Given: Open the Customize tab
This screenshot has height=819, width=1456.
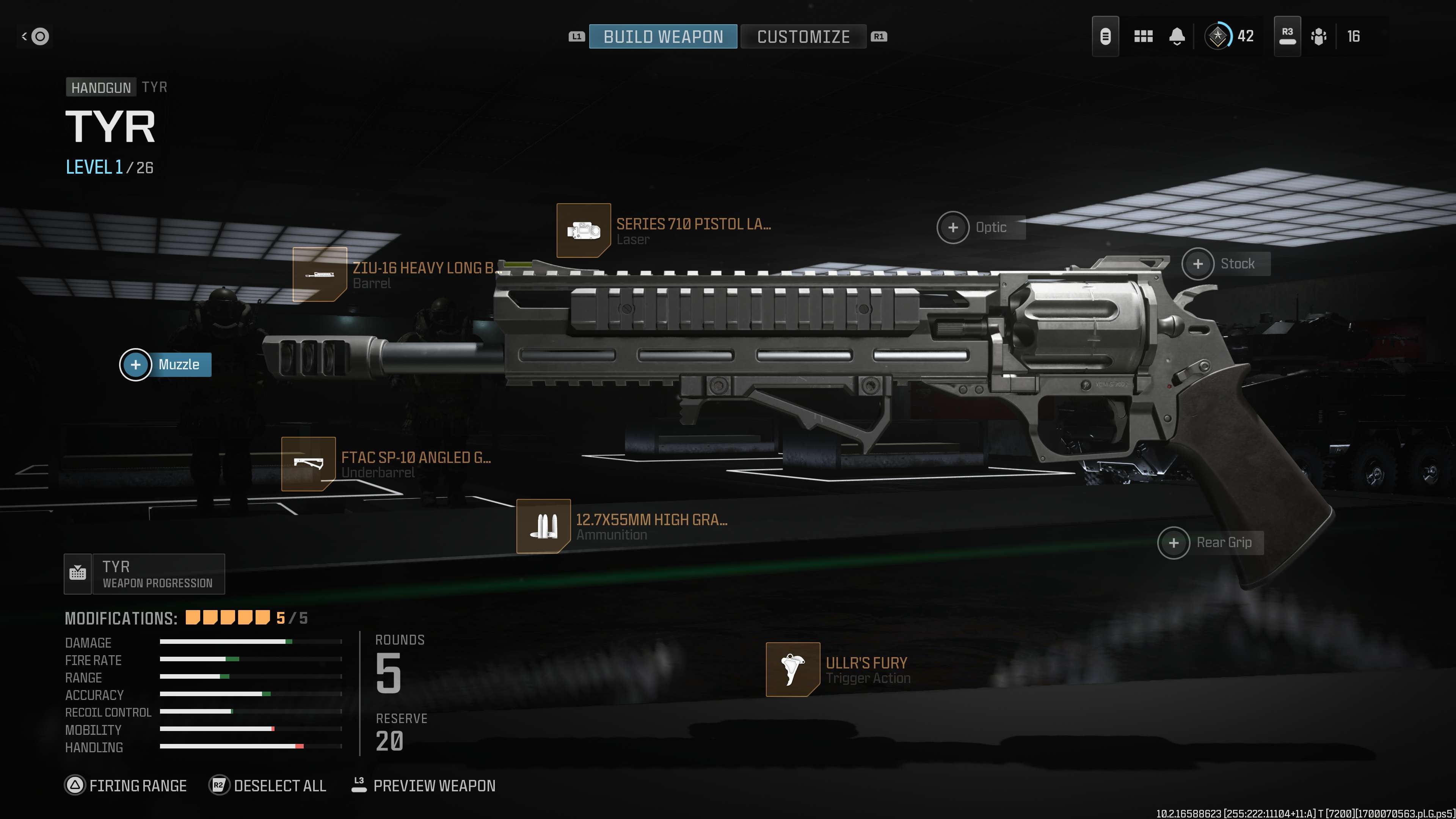Looking at the screenshot, I should pos(803,37).
